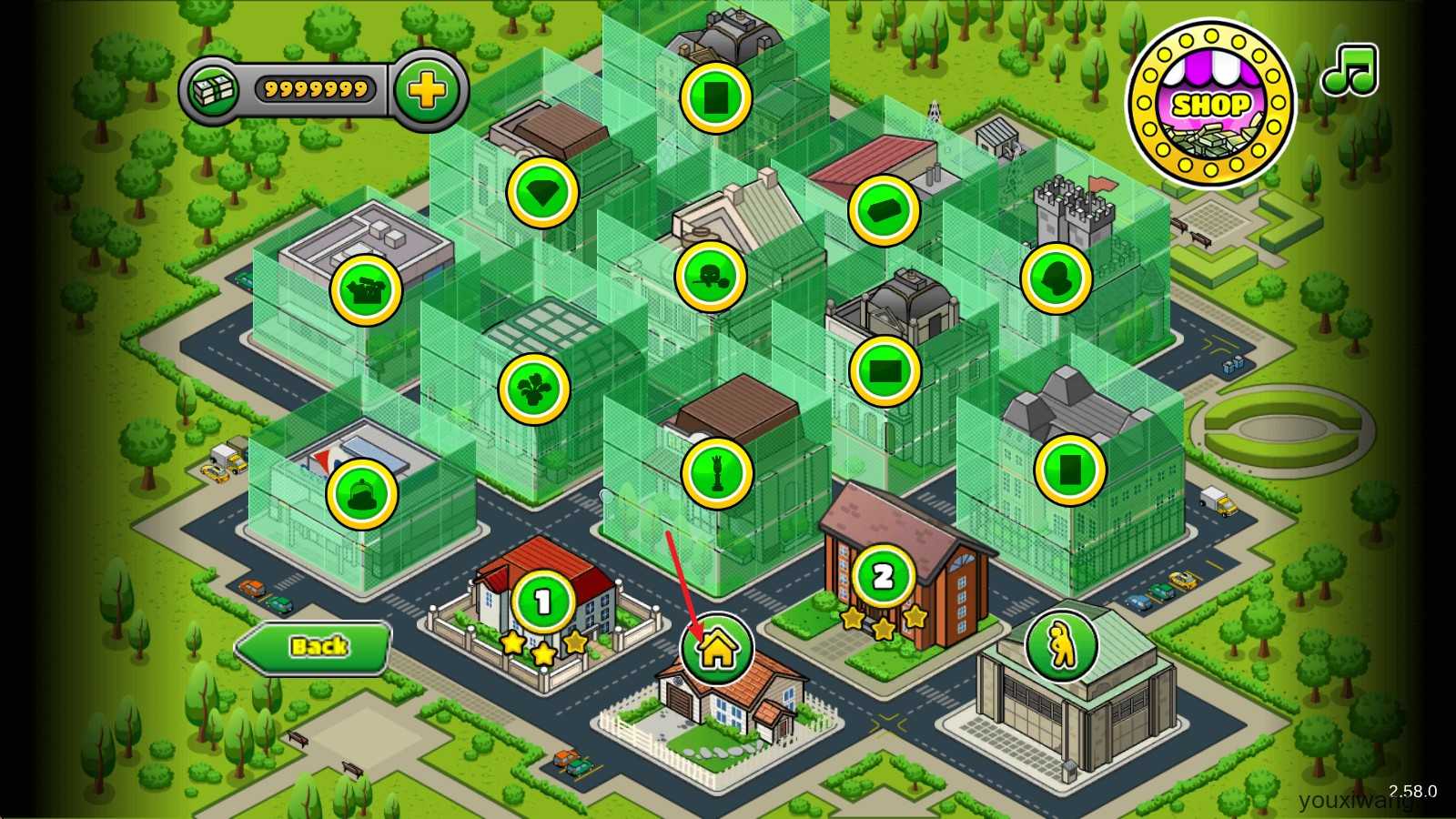Choose the chess piece level marker
1456x819 pixels.
(x=717, y=472)
